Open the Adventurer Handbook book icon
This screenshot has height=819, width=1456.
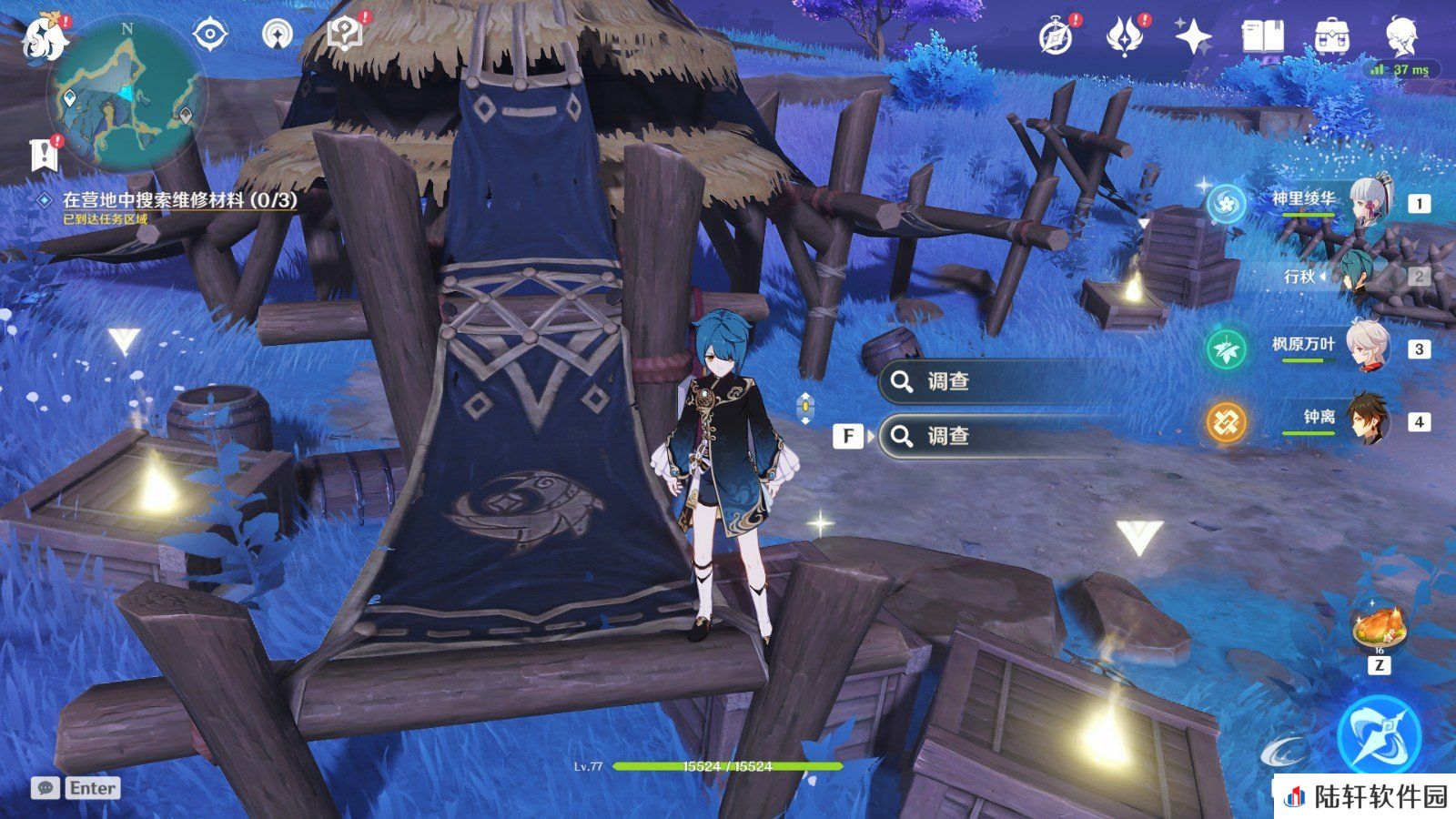coord(1262,37)
